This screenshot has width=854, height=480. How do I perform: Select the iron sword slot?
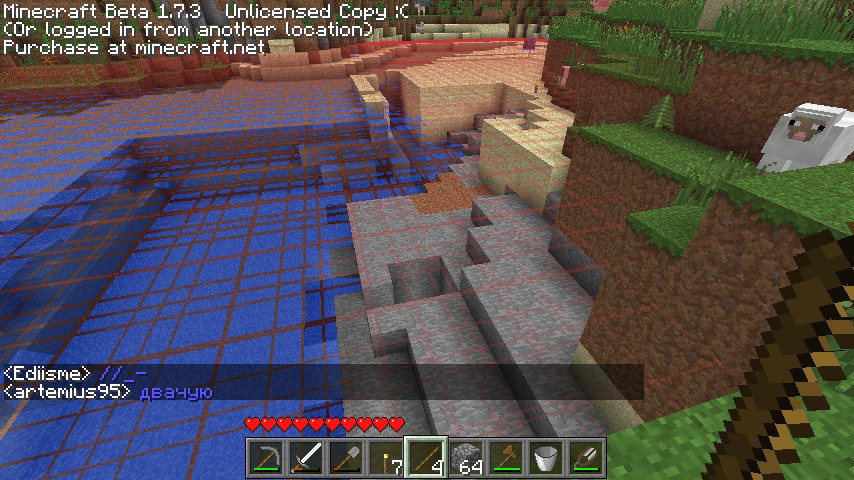pyautogui.click(x=304, y=458)
